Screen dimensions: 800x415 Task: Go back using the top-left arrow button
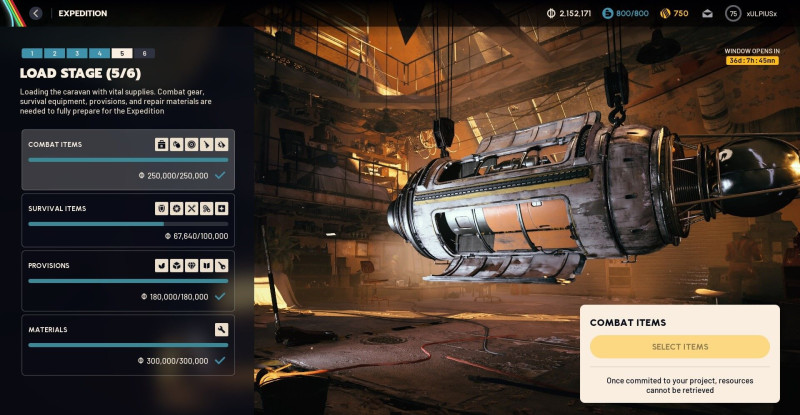click(36, 13)
